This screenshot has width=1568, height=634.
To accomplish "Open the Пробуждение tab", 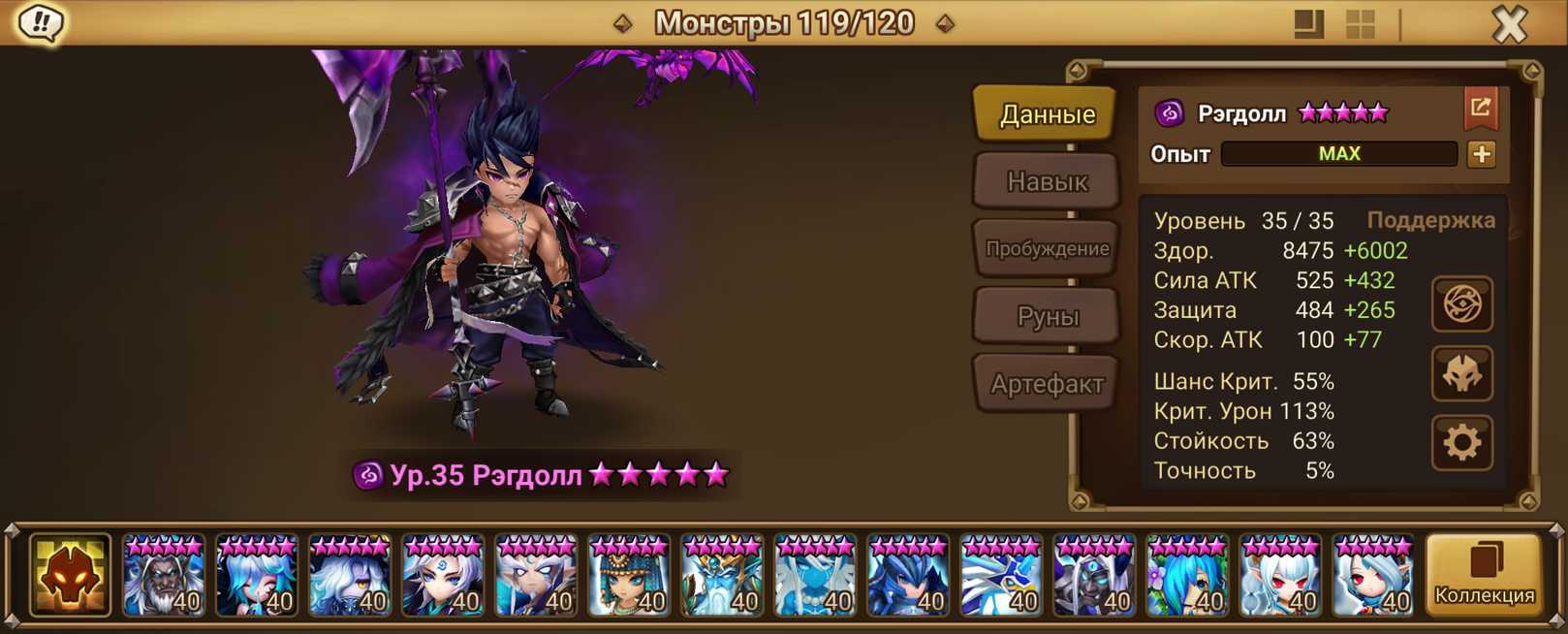I will point(1047,248).
